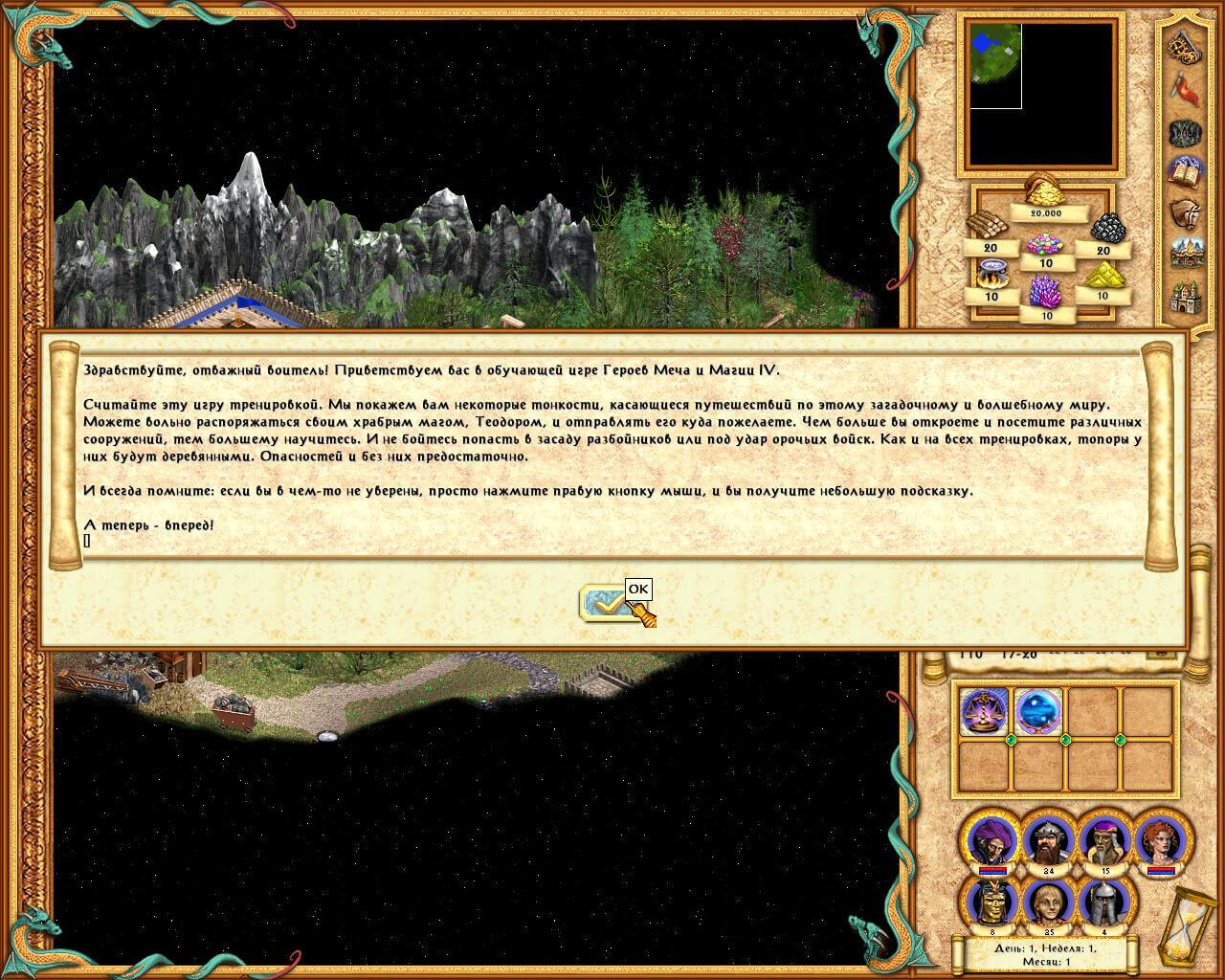1225x980 pixels.
Task: Select the bearded dwarf unit portrait
Action: coord(1047,840)
